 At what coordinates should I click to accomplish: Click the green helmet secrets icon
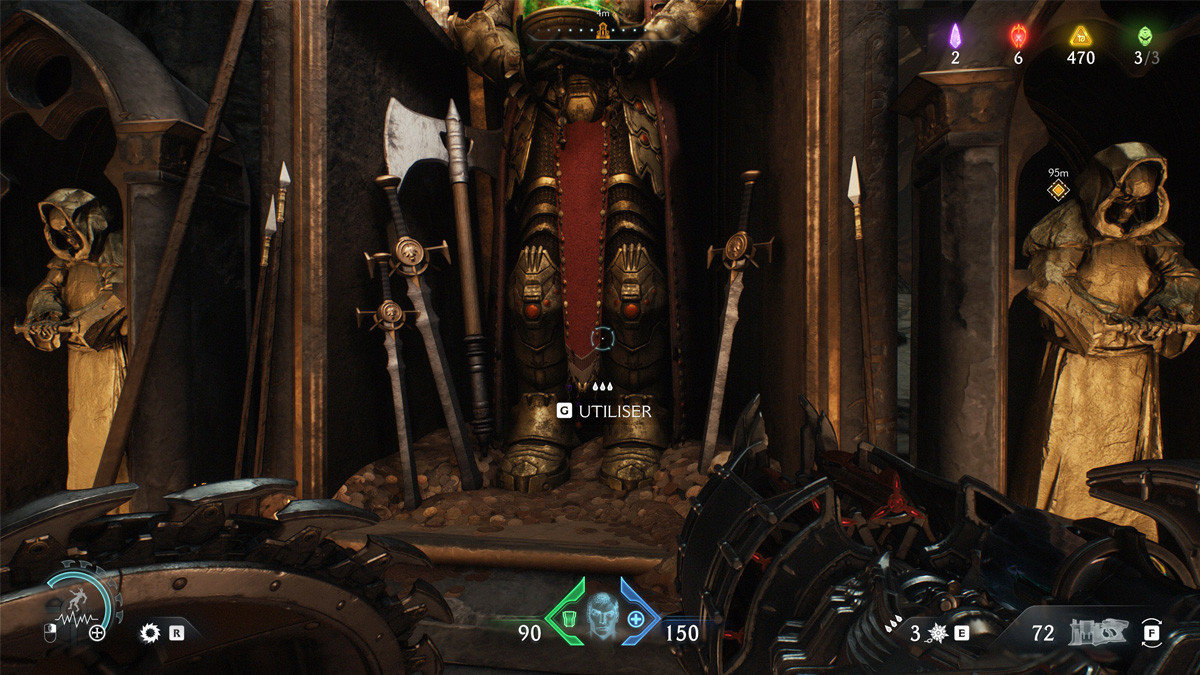(x=1144, y=36)
